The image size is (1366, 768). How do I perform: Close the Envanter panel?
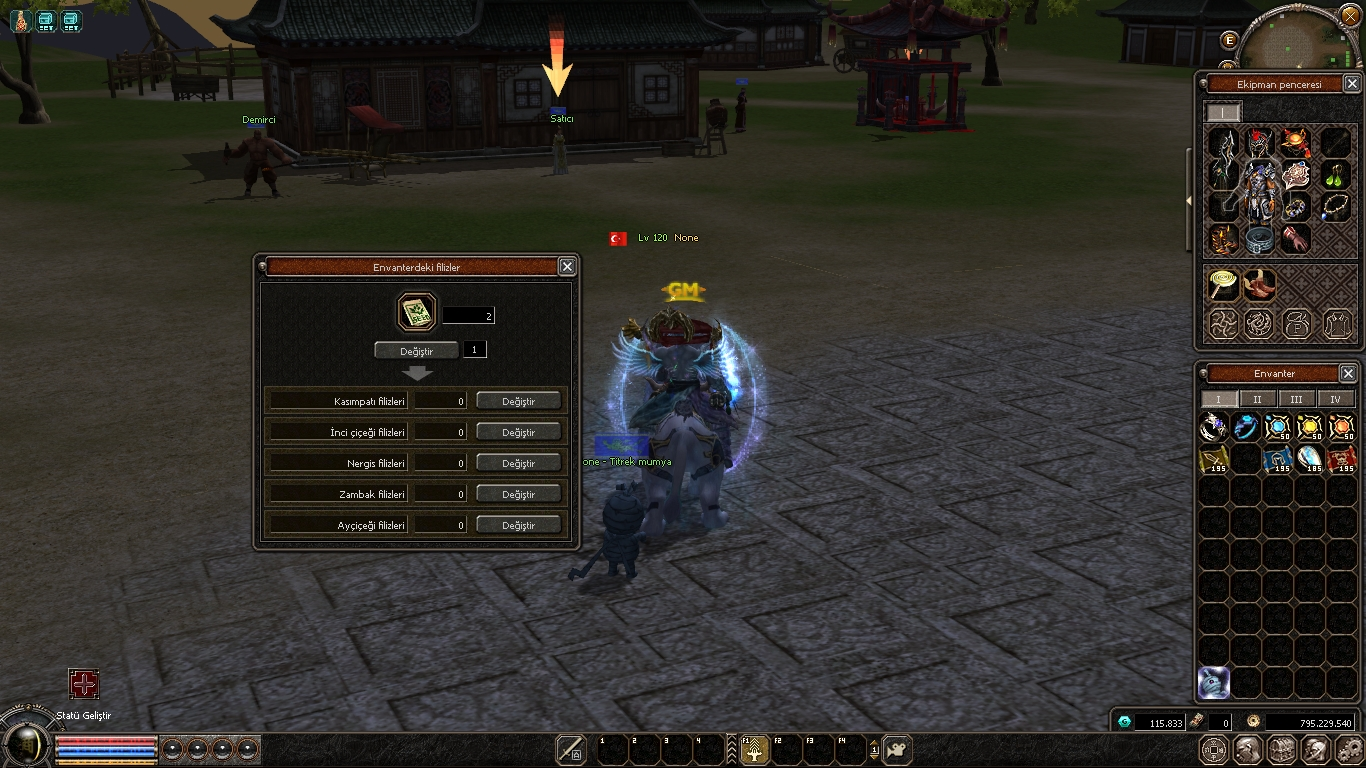point(1348,373)
